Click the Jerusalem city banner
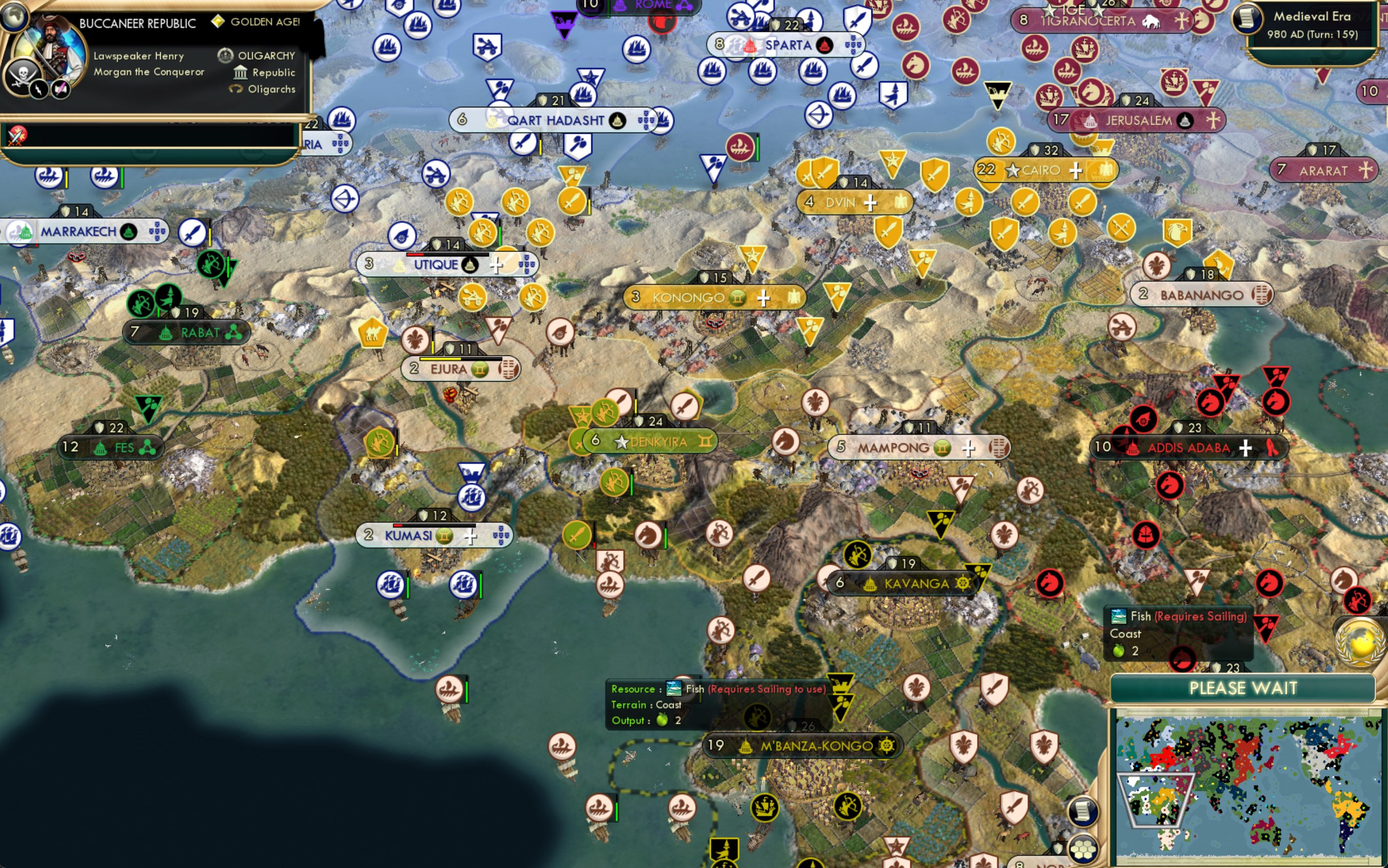Screen dimensions: 1388x868 click(1138, 120)
